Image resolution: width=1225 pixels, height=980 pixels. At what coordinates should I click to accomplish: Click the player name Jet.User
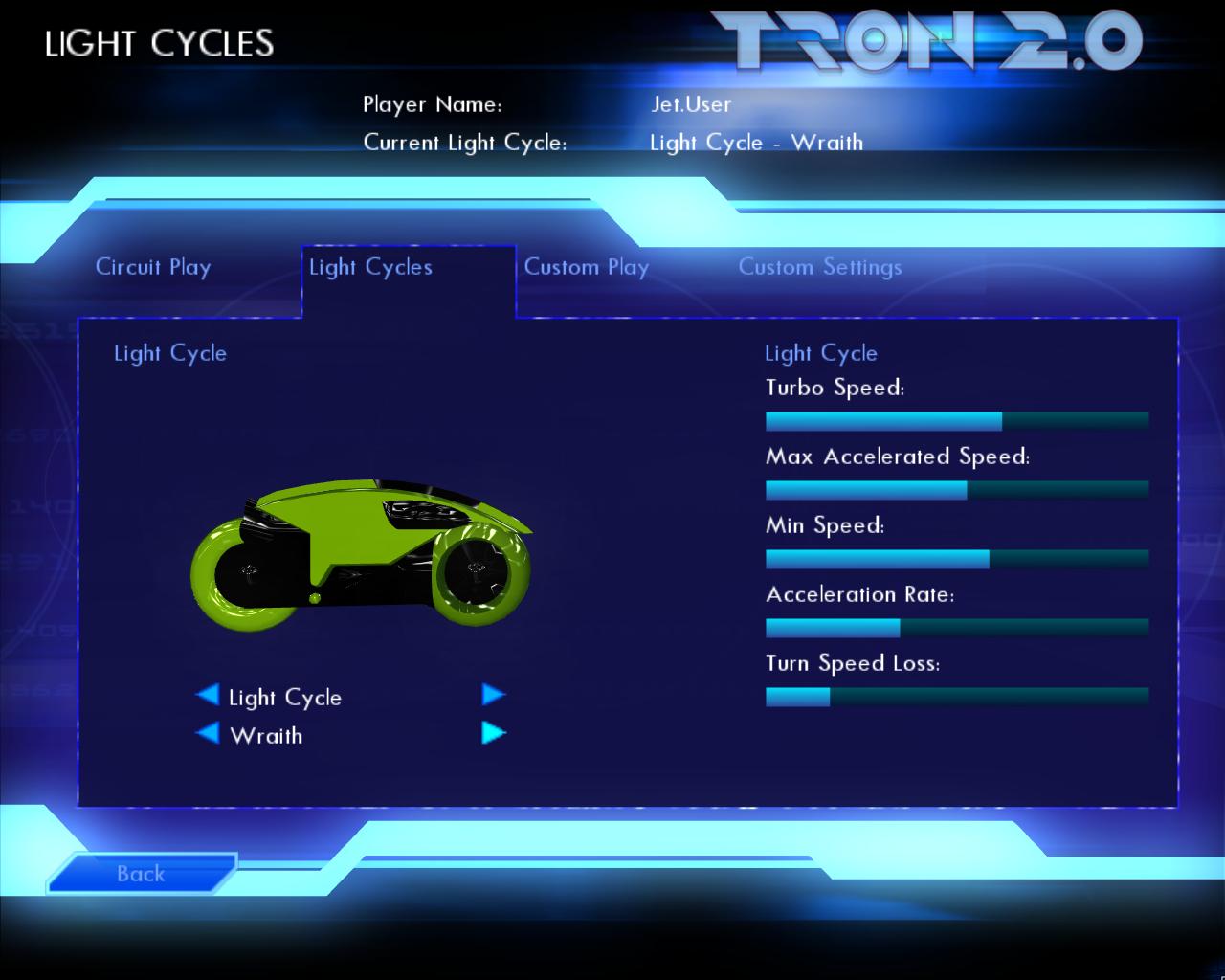click(x=689, y=105)
